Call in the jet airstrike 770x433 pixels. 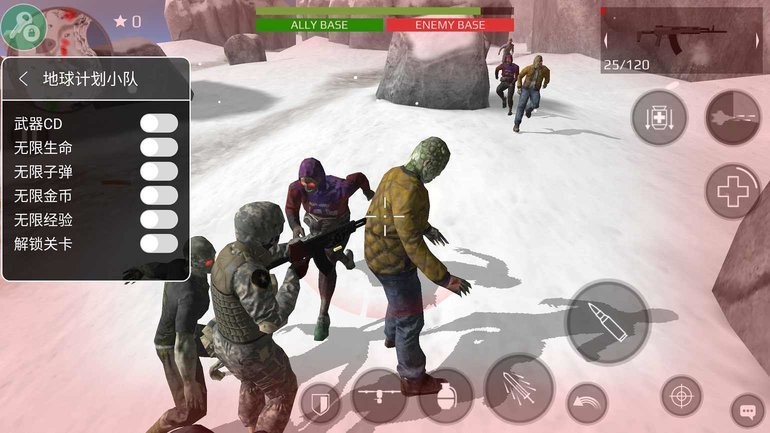click(x=733, y=118)
